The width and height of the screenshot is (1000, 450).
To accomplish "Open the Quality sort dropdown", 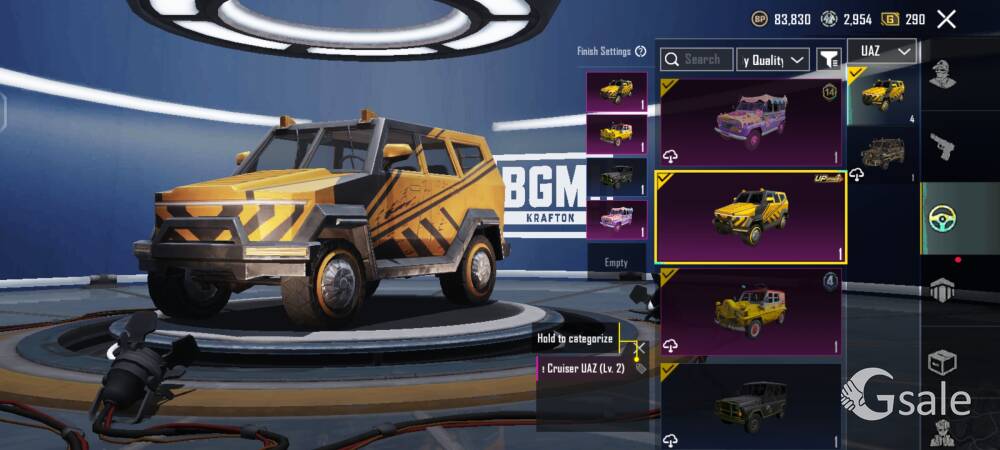I will pos(772,60).
